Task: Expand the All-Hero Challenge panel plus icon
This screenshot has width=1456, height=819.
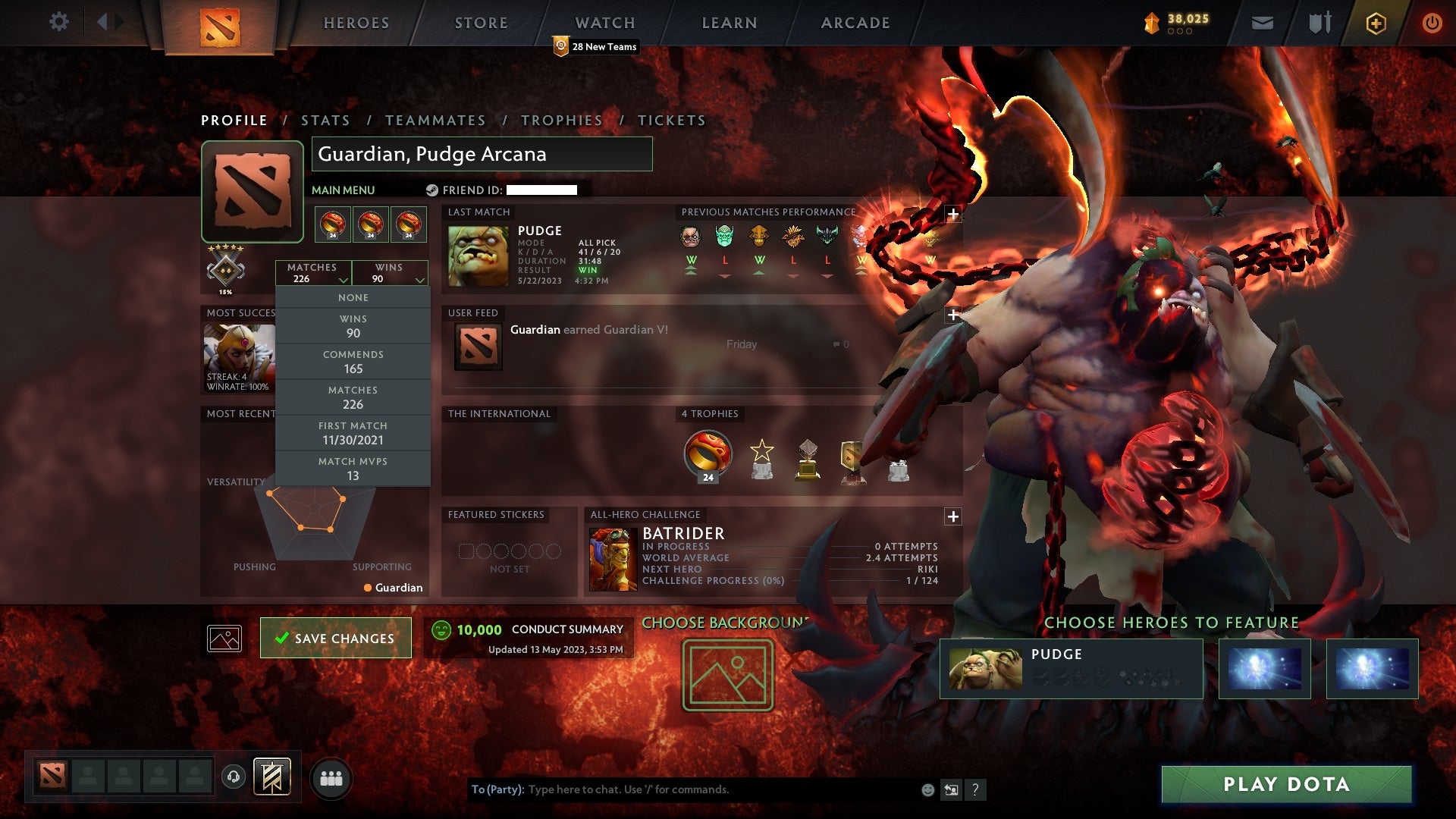Action: point(952,516)
